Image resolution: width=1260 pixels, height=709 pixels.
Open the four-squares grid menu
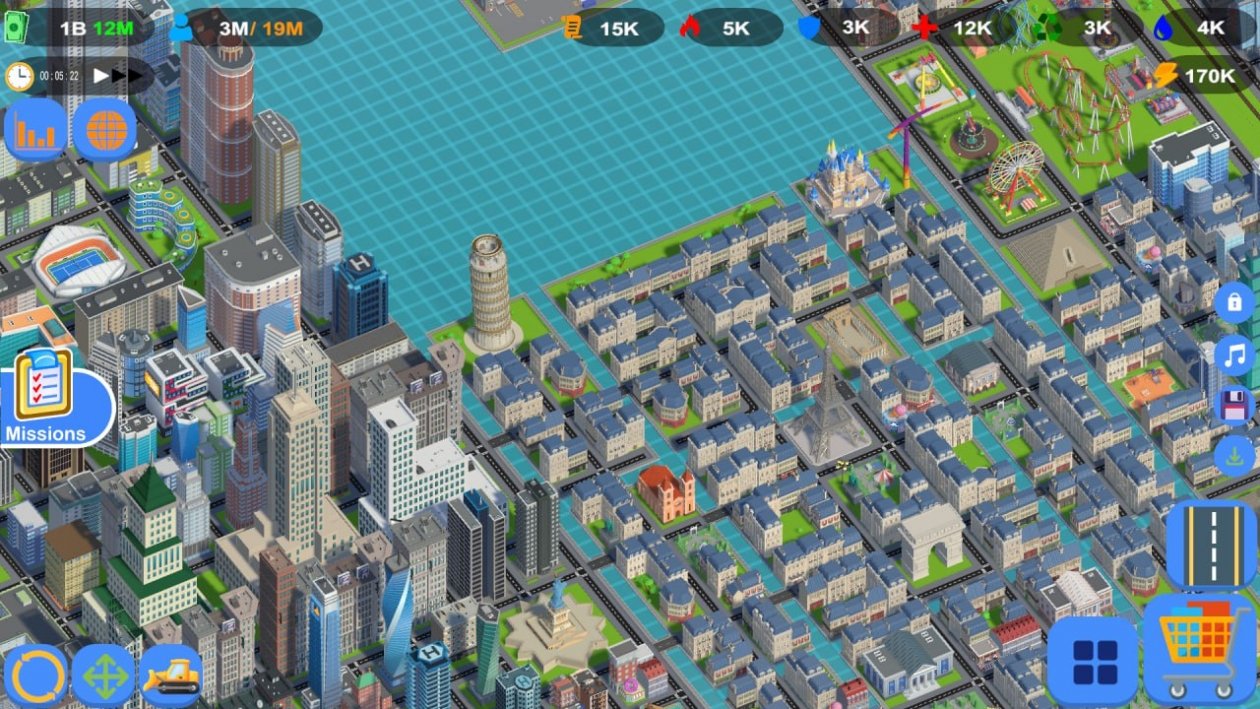point(1094,660)
